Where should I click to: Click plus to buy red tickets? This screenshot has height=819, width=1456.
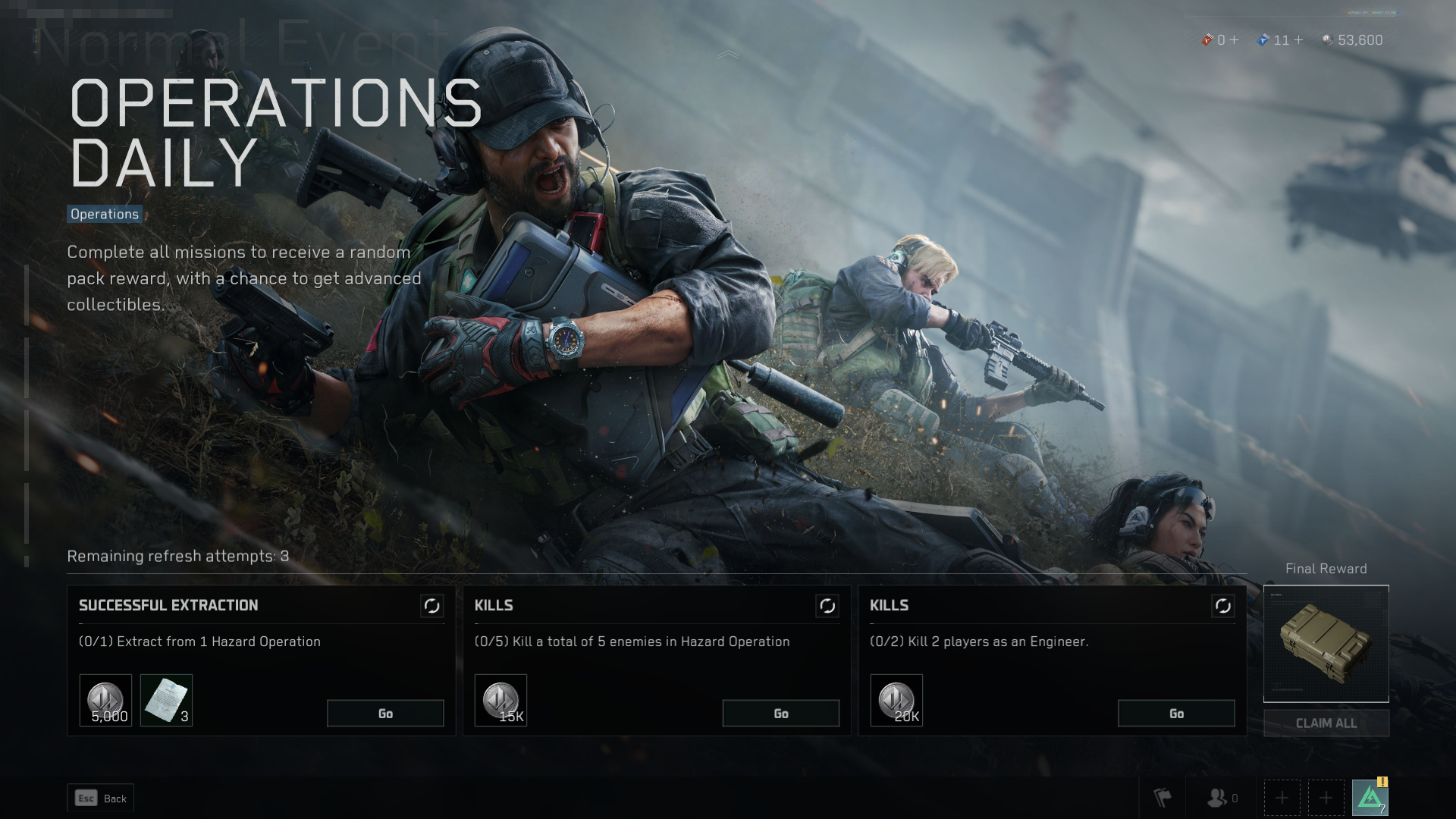[x=1234, y=40]
